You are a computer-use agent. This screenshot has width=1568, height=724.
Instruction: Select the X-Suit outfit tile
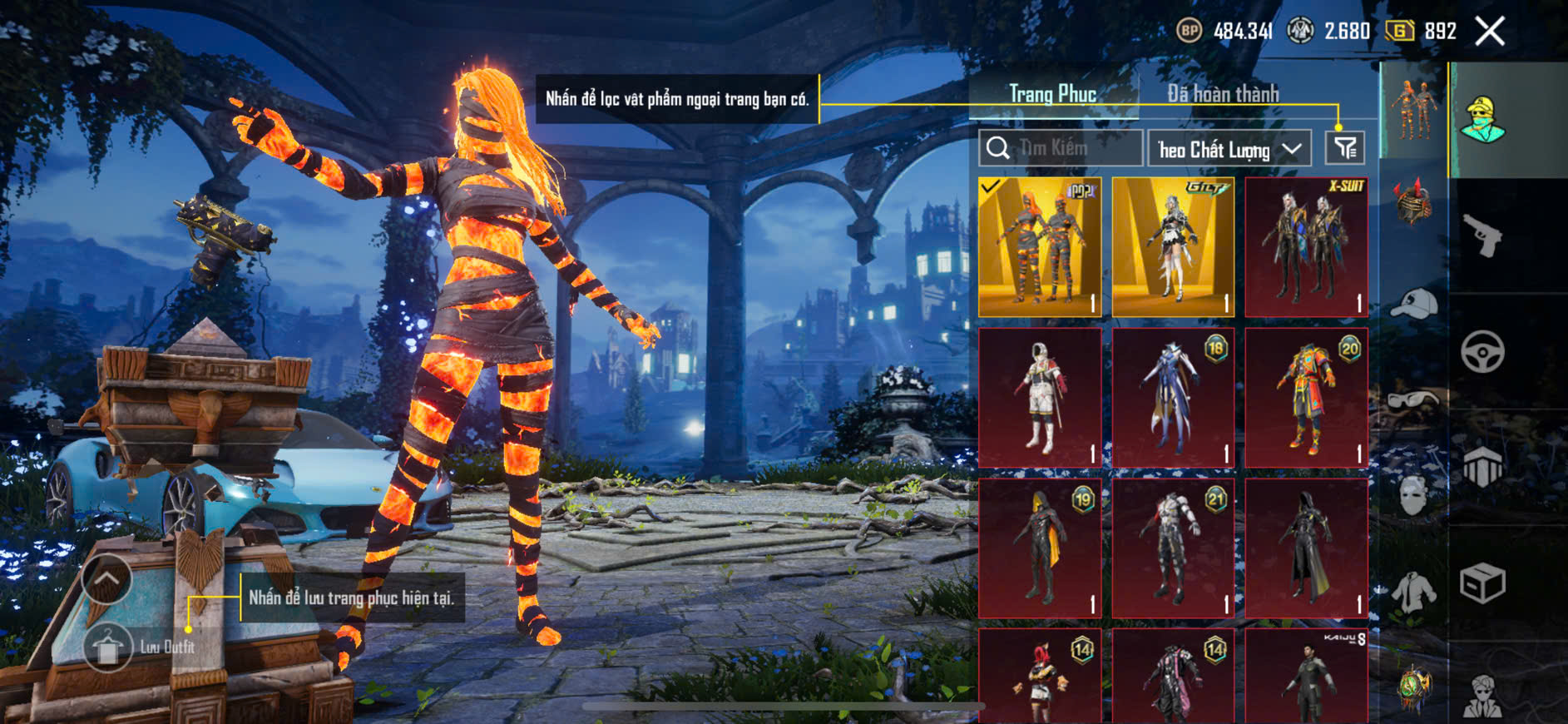coord(1306,247)
